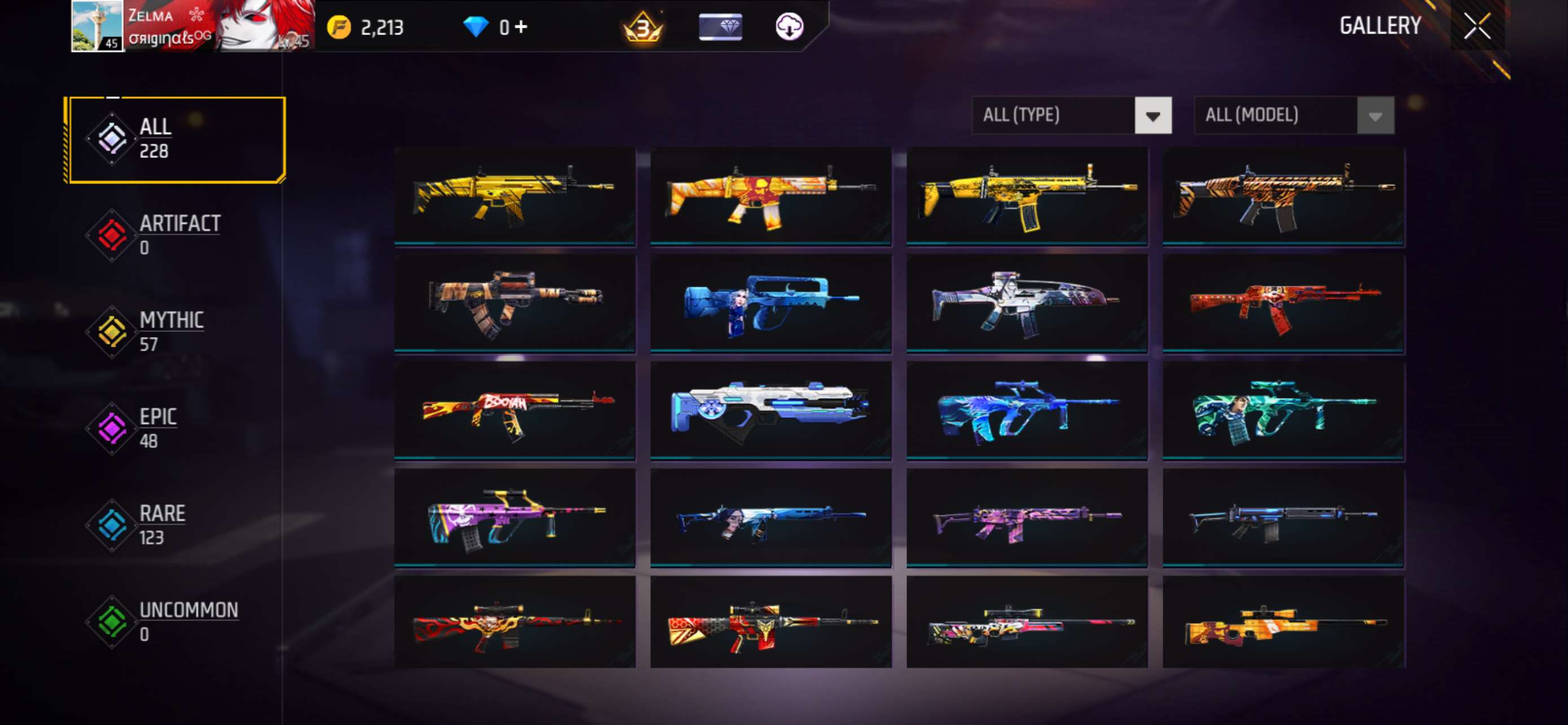This screenshot has width=1568, height=725.
Task: Click the arrow on the ALL (MODEL) filter
Action: (x=1377, y=116)
